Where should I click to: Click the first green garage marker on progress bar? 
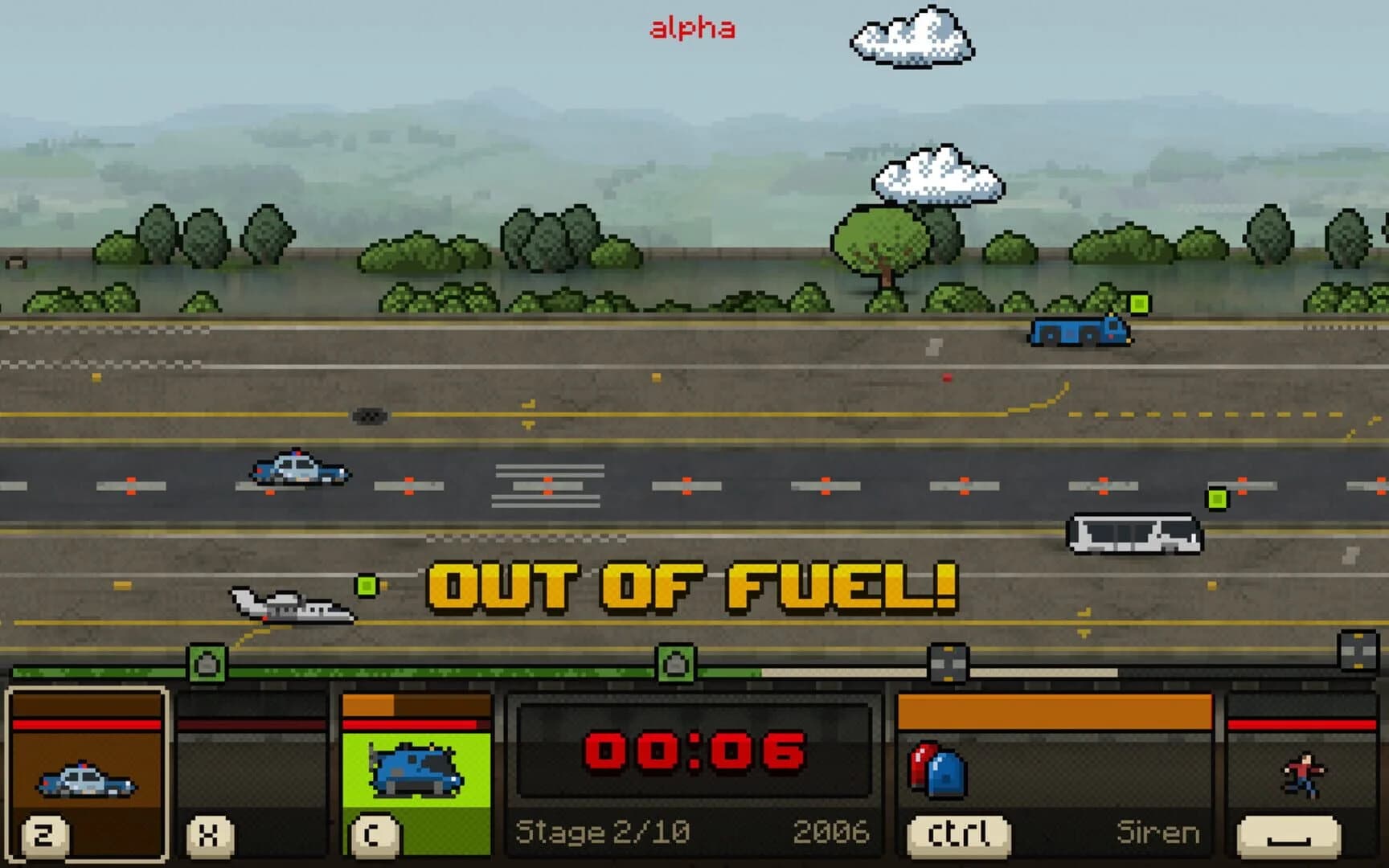tap(207, 661)
